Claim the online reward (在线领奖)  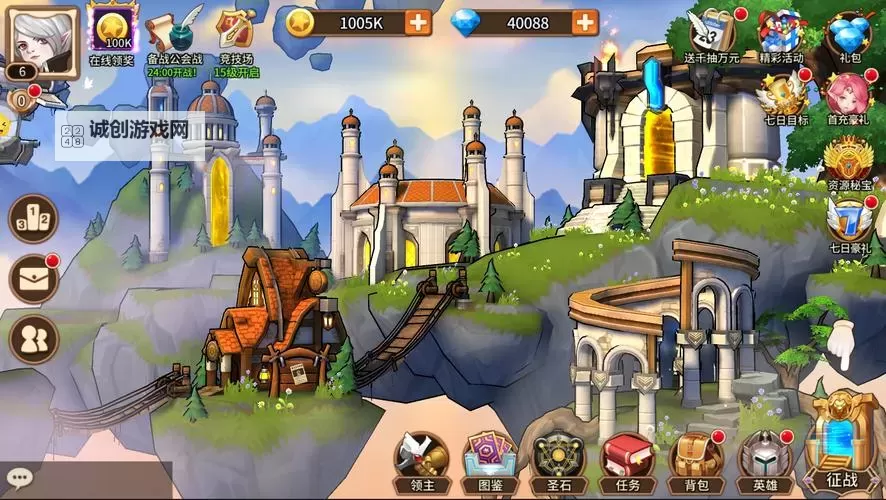click(113, 30)
